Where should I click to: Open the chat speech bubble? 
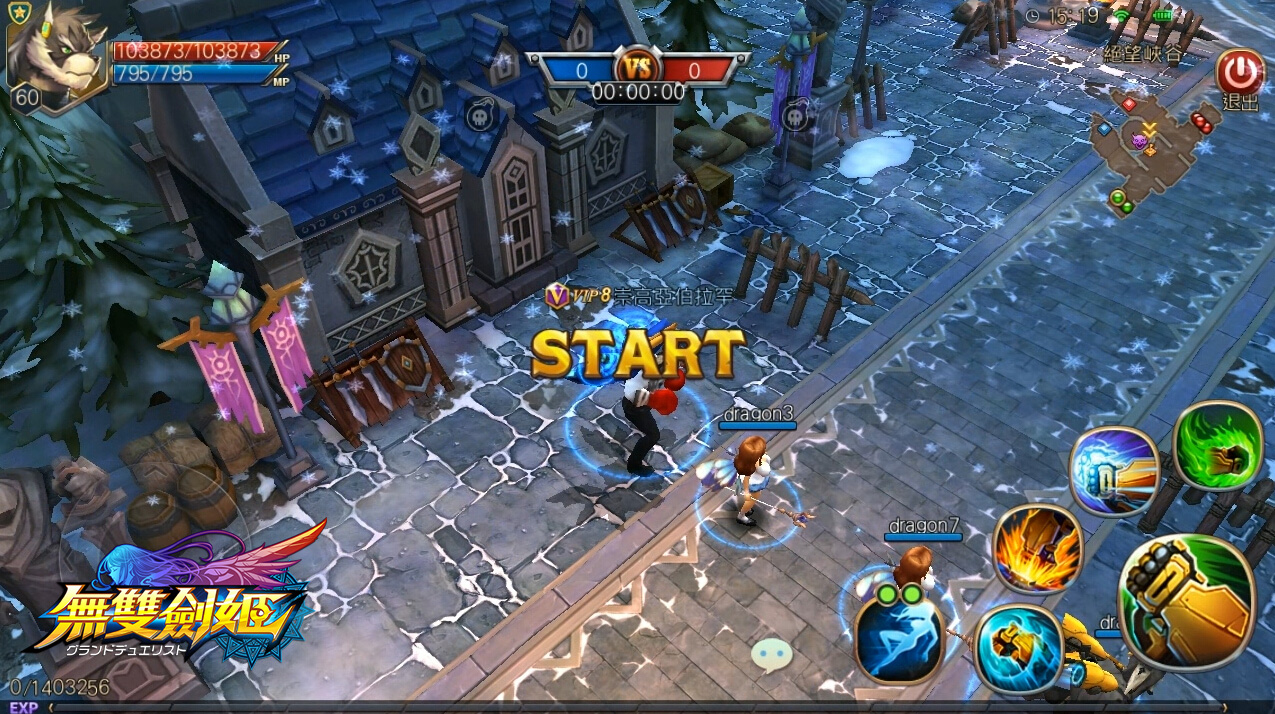click(x=771, y=653)
